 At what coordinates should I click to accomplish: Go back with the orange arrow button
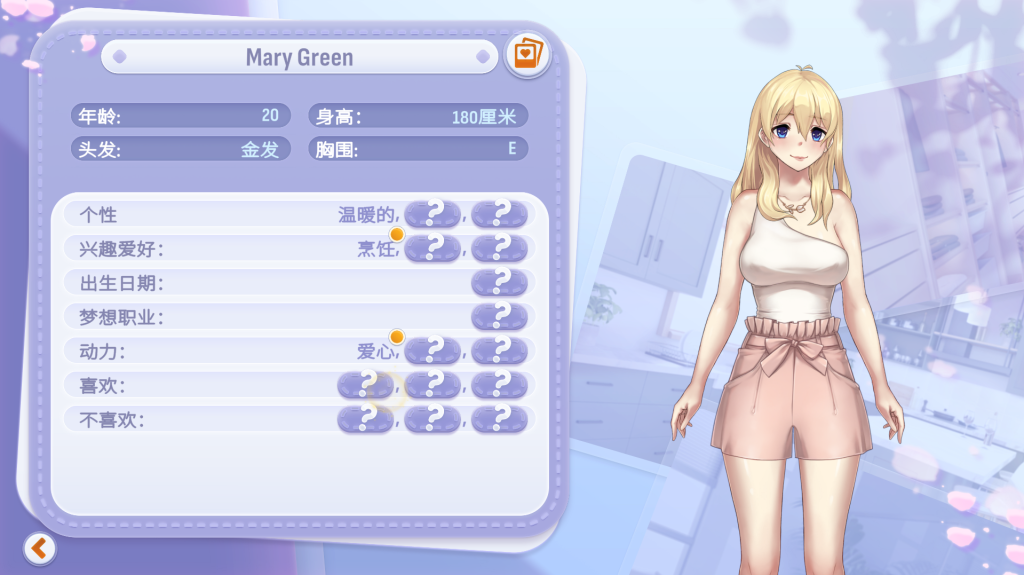click(39, 547)
